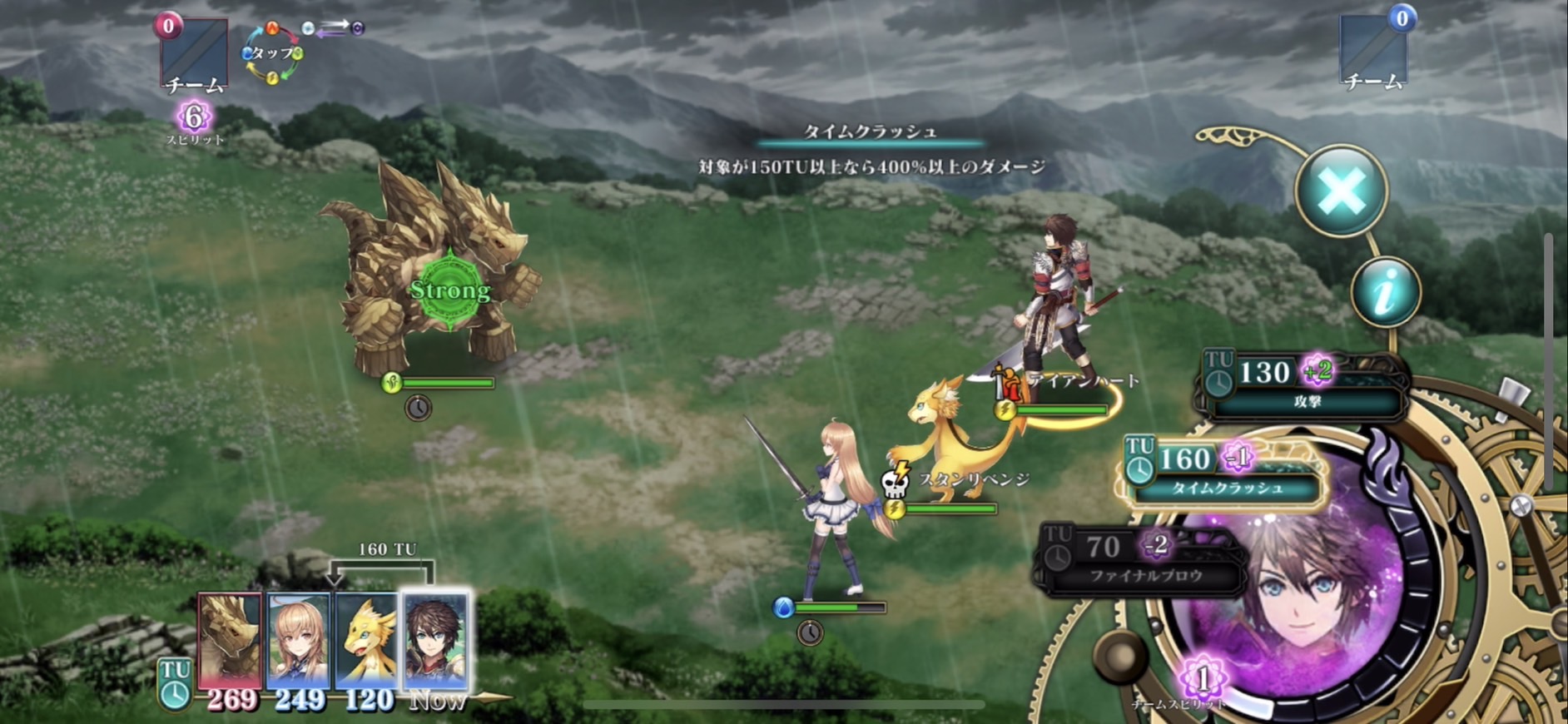Tap the purple スピリット spirit counter
The image size is (1568, 724).
point(194,119)
